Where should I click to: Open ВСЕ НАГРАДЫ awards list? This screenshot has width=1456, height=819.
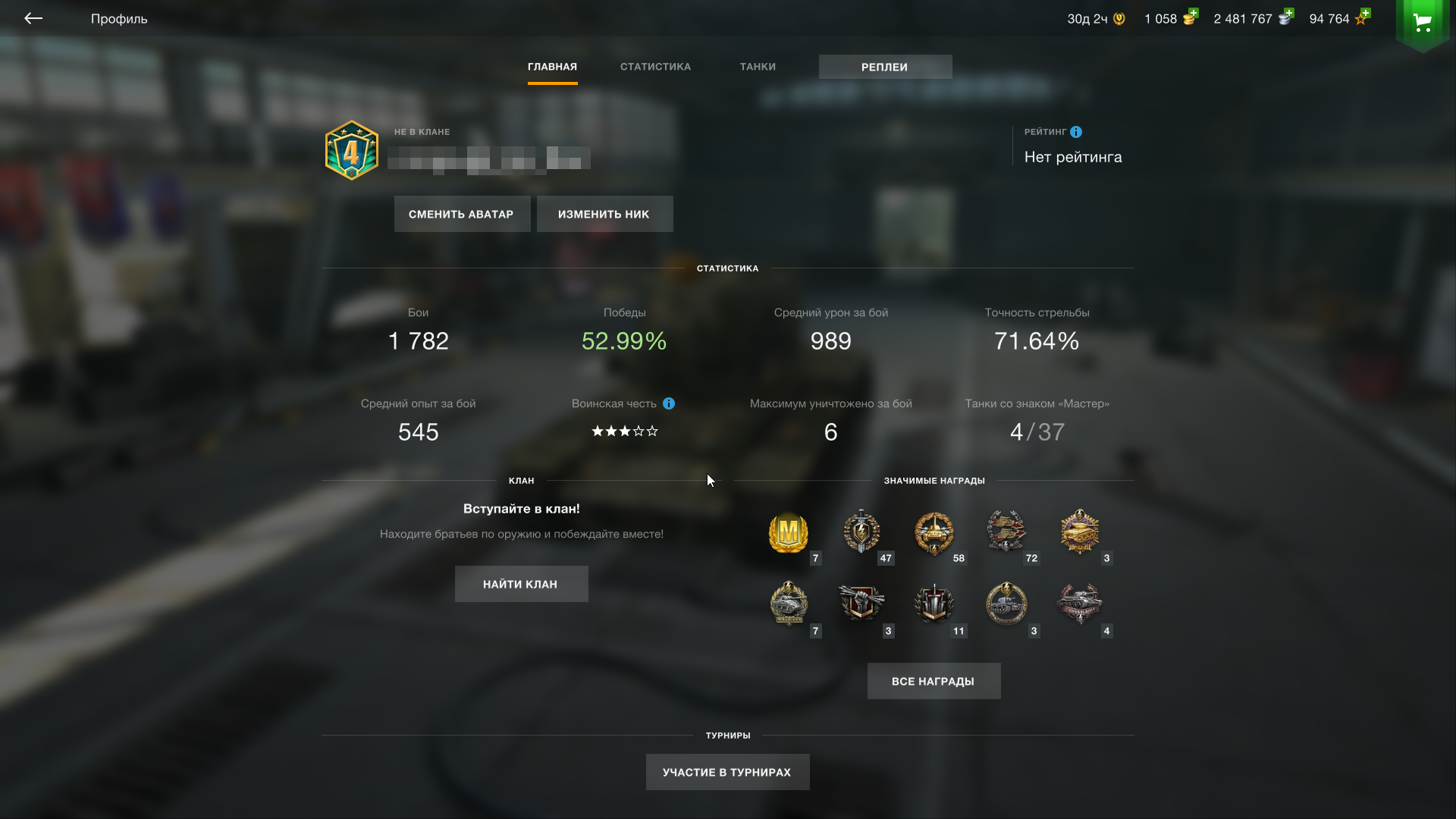pos(934,681)
